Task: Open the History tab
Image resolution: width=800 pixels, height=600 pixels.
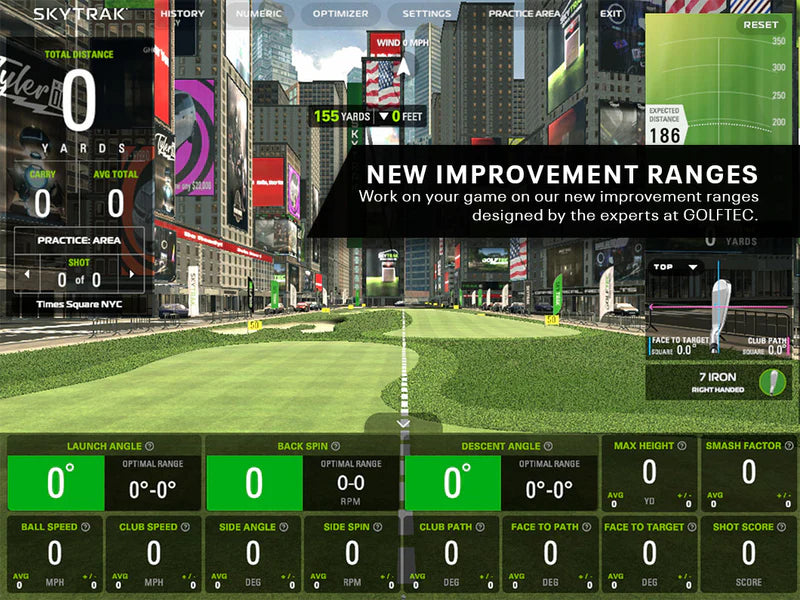Action: point(182,14)
